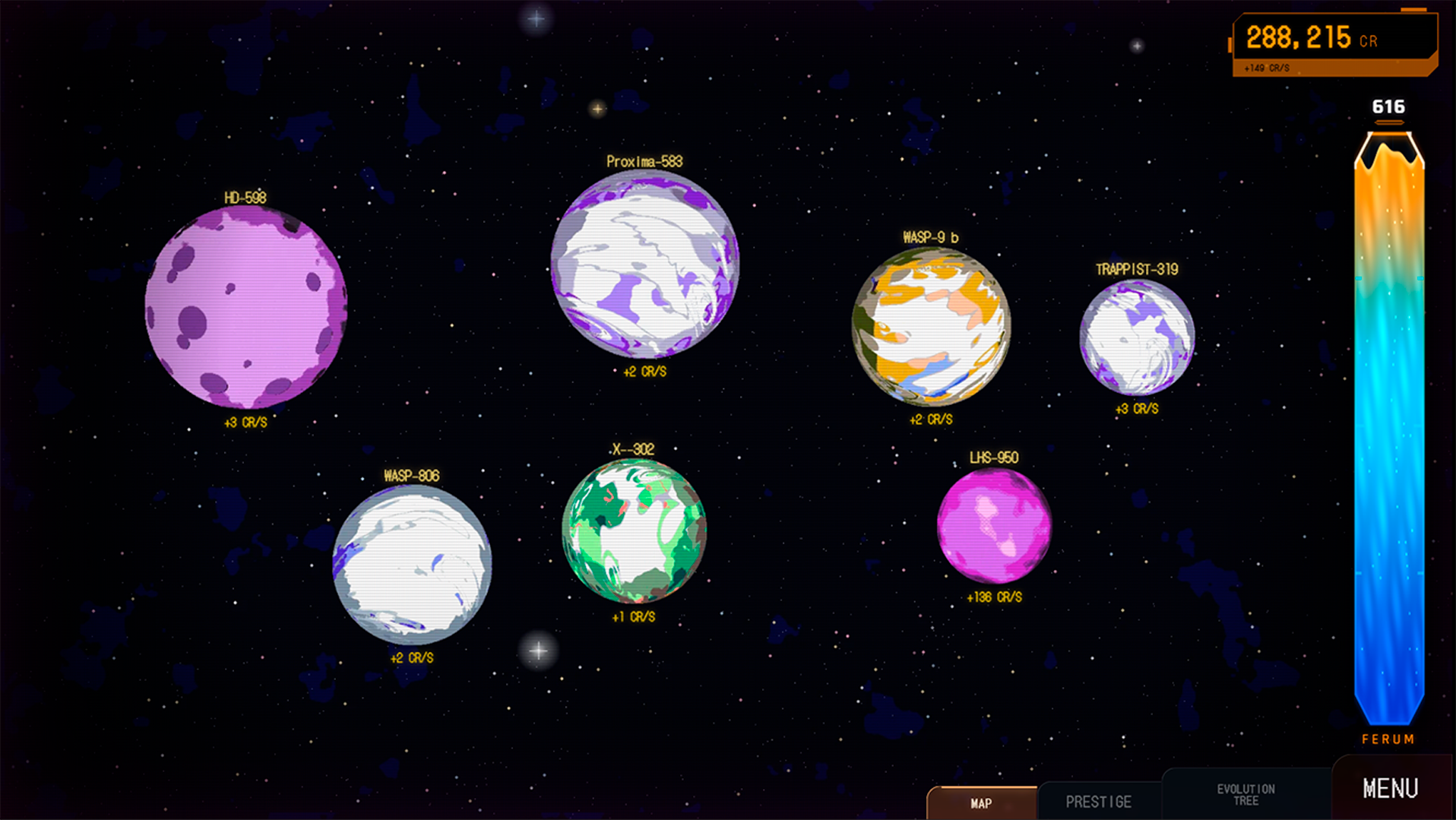The width and height of the screenshot is (1456, 820).
Task: Click the planet HD-598
Action: 247,308
